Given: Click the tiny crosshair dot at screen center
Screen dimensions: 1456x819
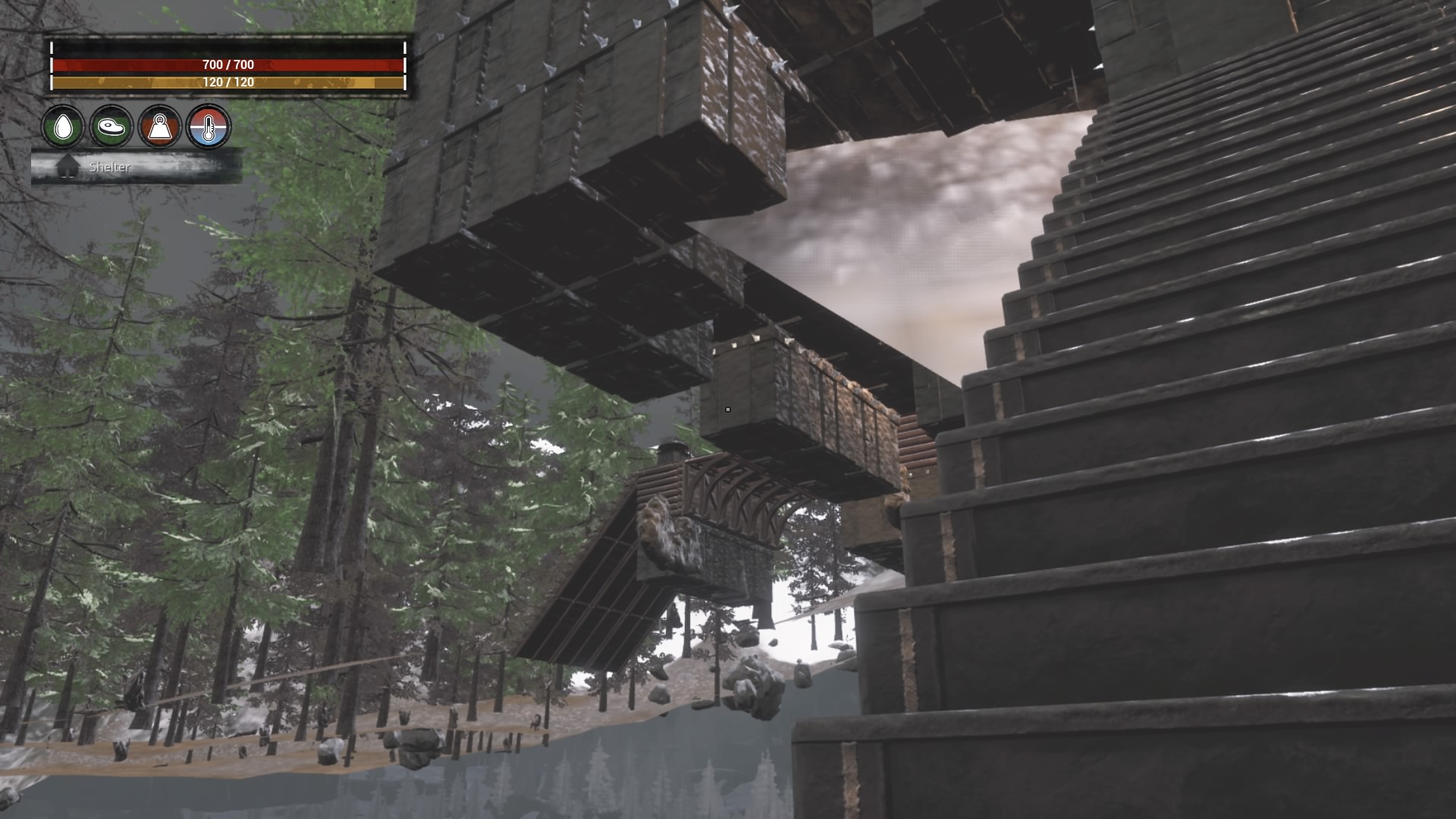Looking at the screenshot, I should (728, 409).
